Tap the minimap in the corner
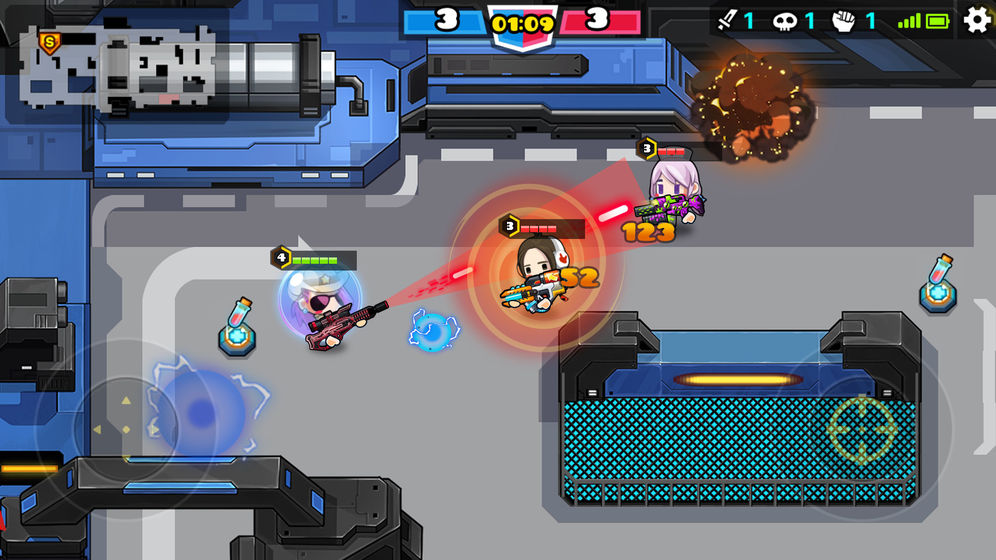 pyautogui.click(x=118, y=66)
